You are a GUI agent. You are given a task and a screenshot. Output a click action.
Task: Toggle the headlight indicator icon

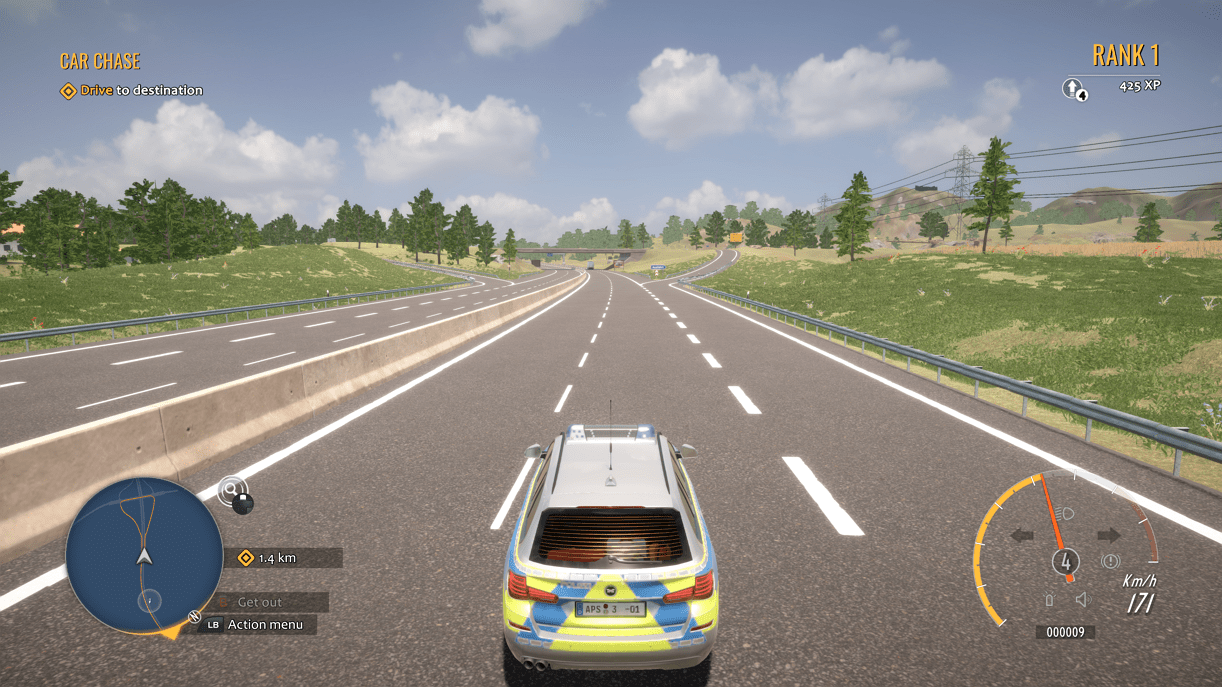1065,512
